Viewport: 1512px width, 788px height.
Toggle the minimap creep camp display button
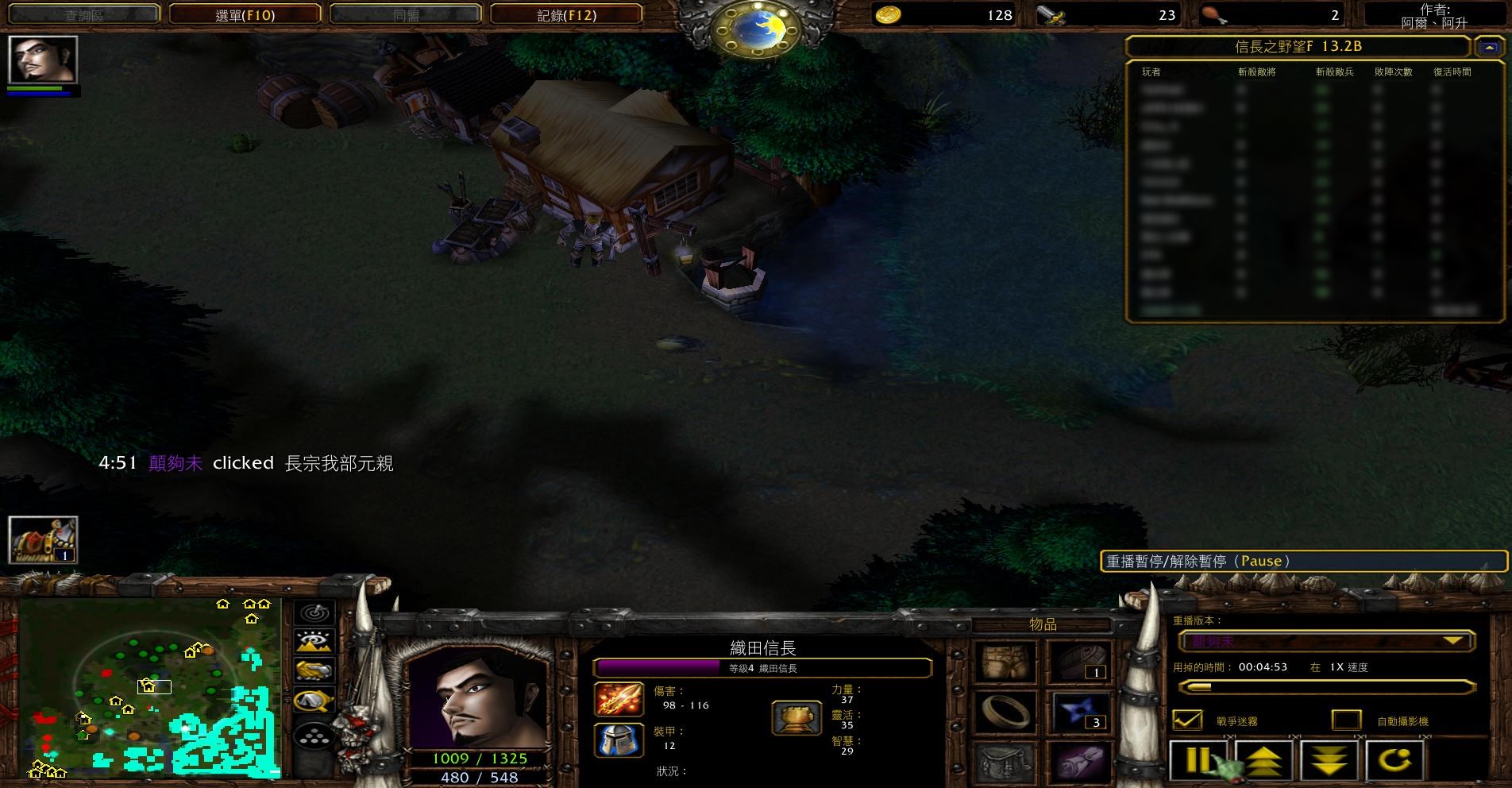[314, 701]
